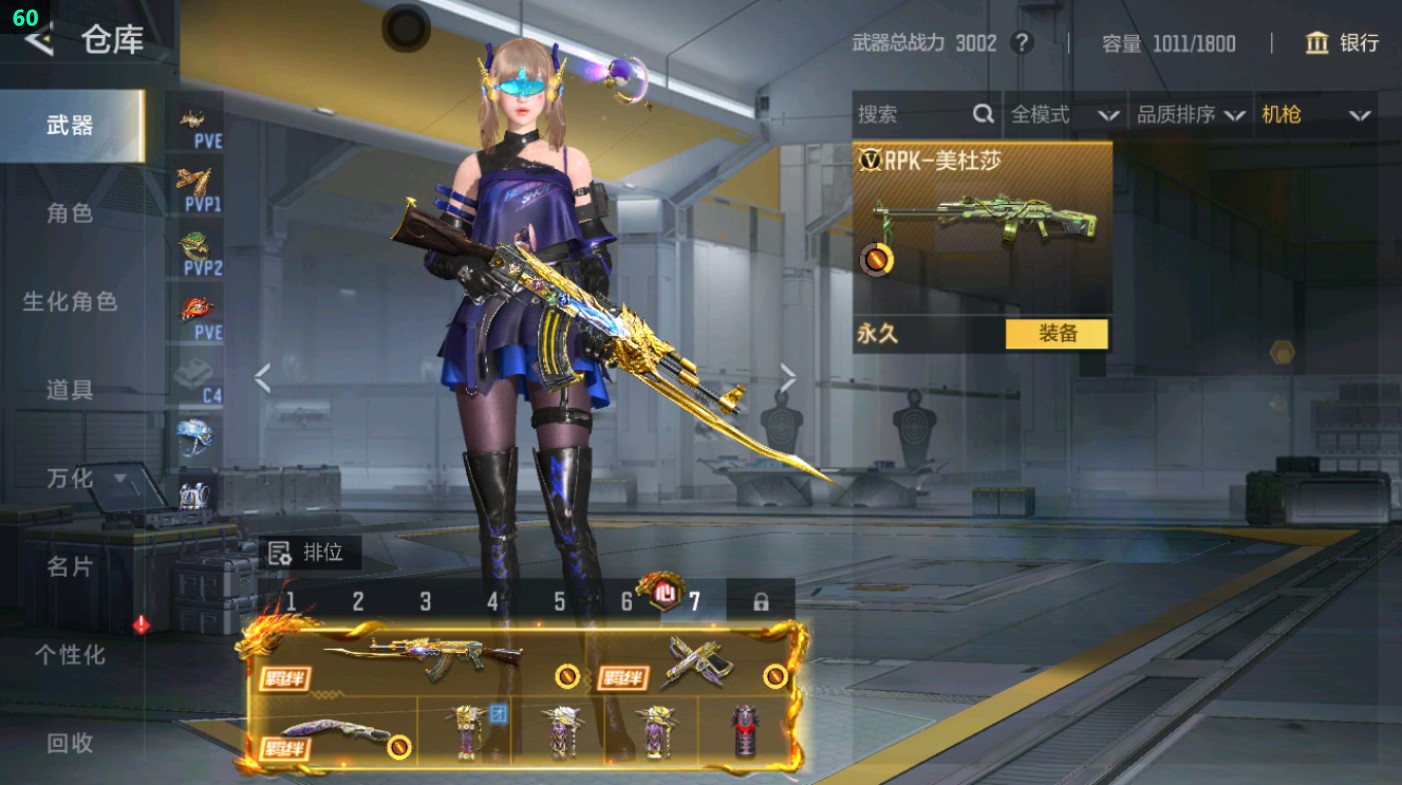
Task: Equip RPK-美杜莎 with the 装备 button
Action: [x=1056, y=334]
